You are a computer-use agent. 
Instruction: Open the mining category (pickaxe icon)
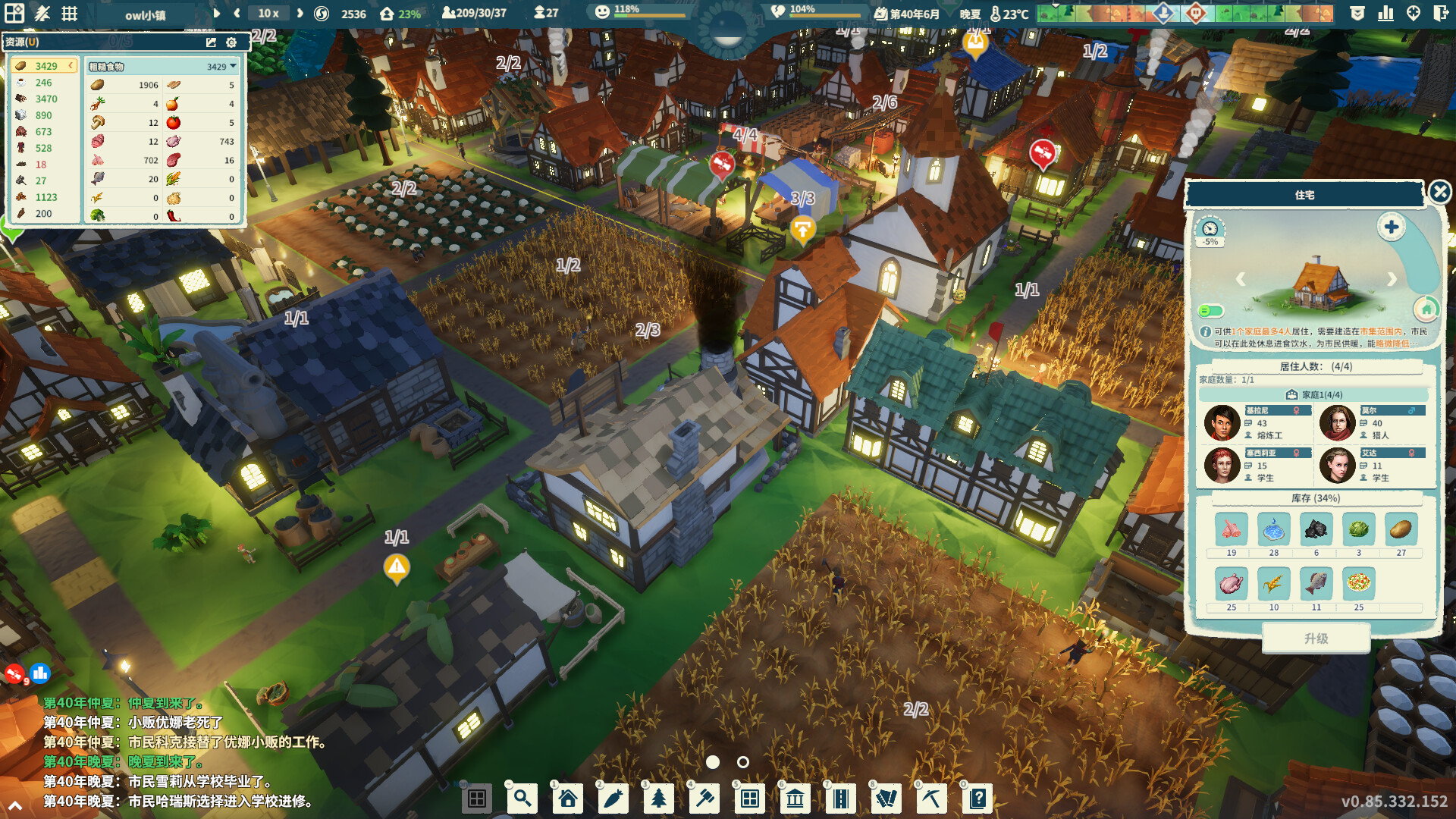click(x=932, y=798)
